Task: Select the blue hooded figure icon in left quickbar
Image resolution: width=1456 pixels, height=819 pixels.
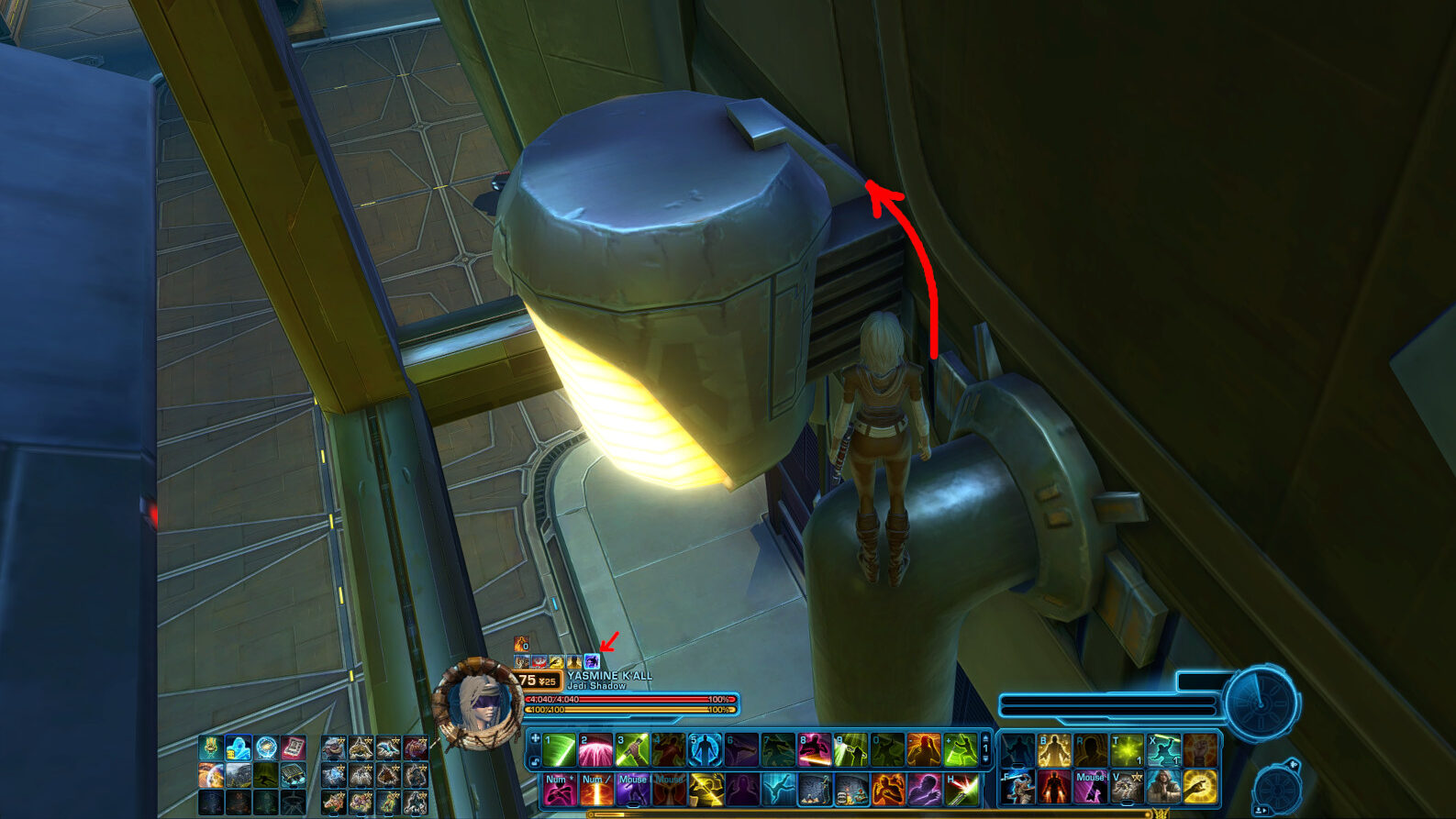Action: pyautogui.click(x=239, y=748)
